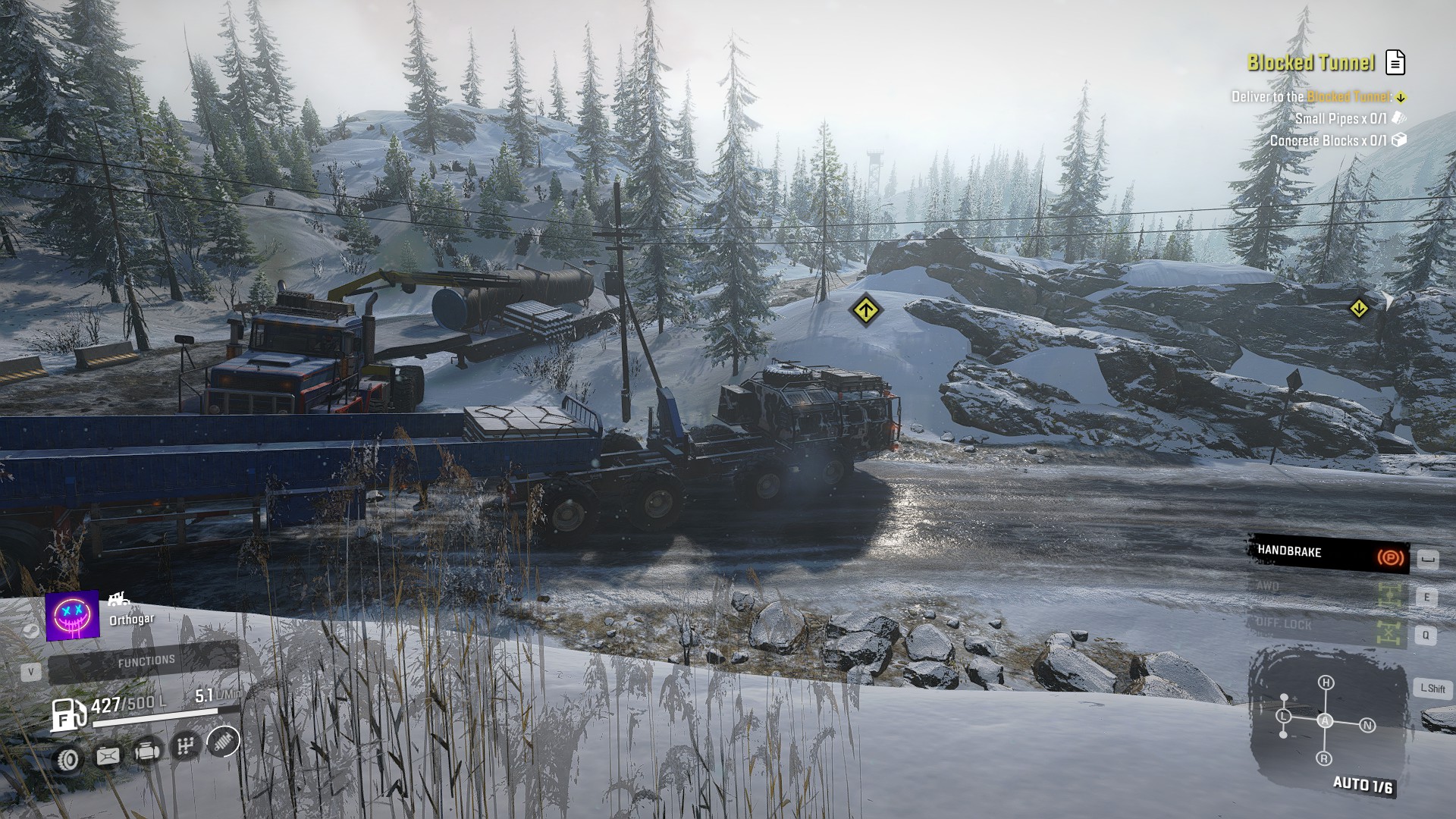
Task: Click the task document icon beside Blocked Tunnel
Action: point(1395,62)
